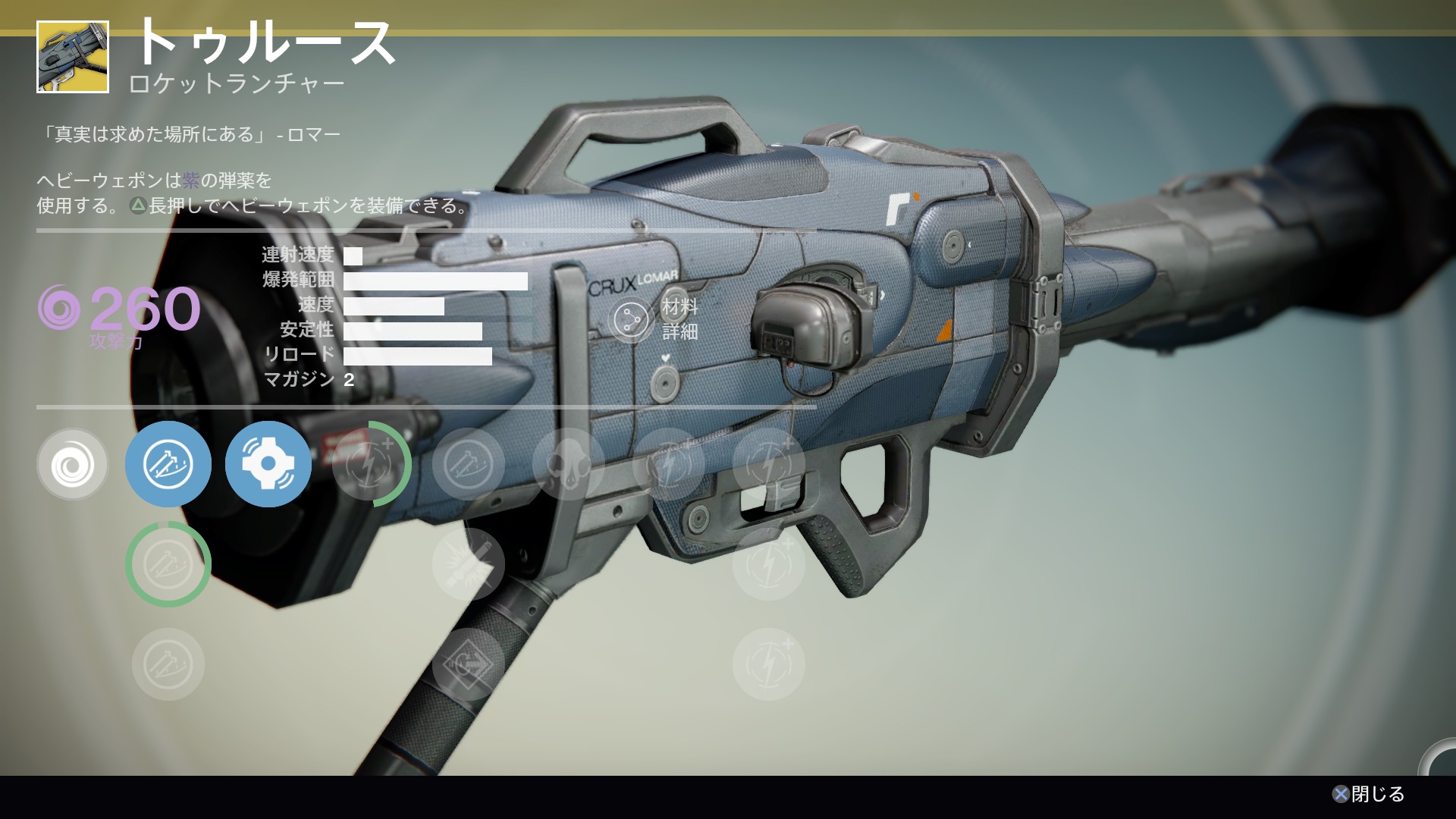Click the rocket launcher thumbnail beside the title

point(73,58)
